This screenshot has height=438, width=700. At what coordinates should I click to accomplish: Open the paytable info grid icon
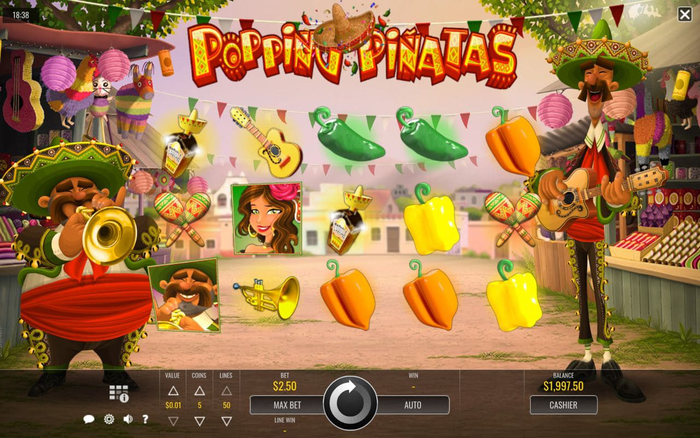point(118,393)
